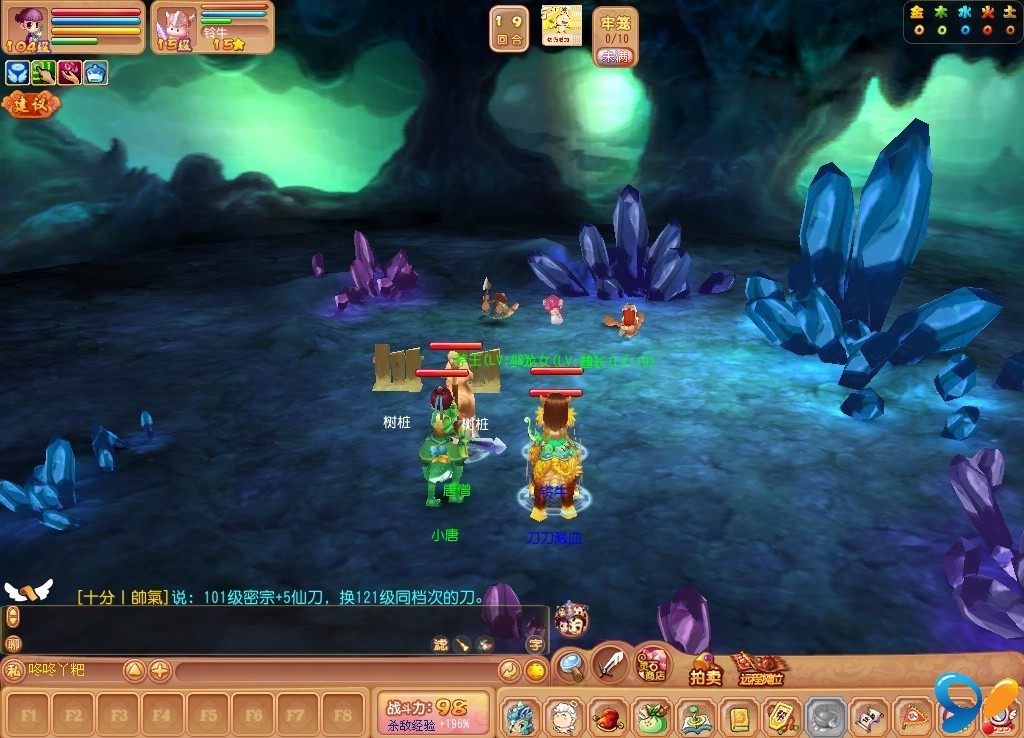Select the sword attack icon
1024x738 pixels.
pyautogui.click(x=611, y=663)
